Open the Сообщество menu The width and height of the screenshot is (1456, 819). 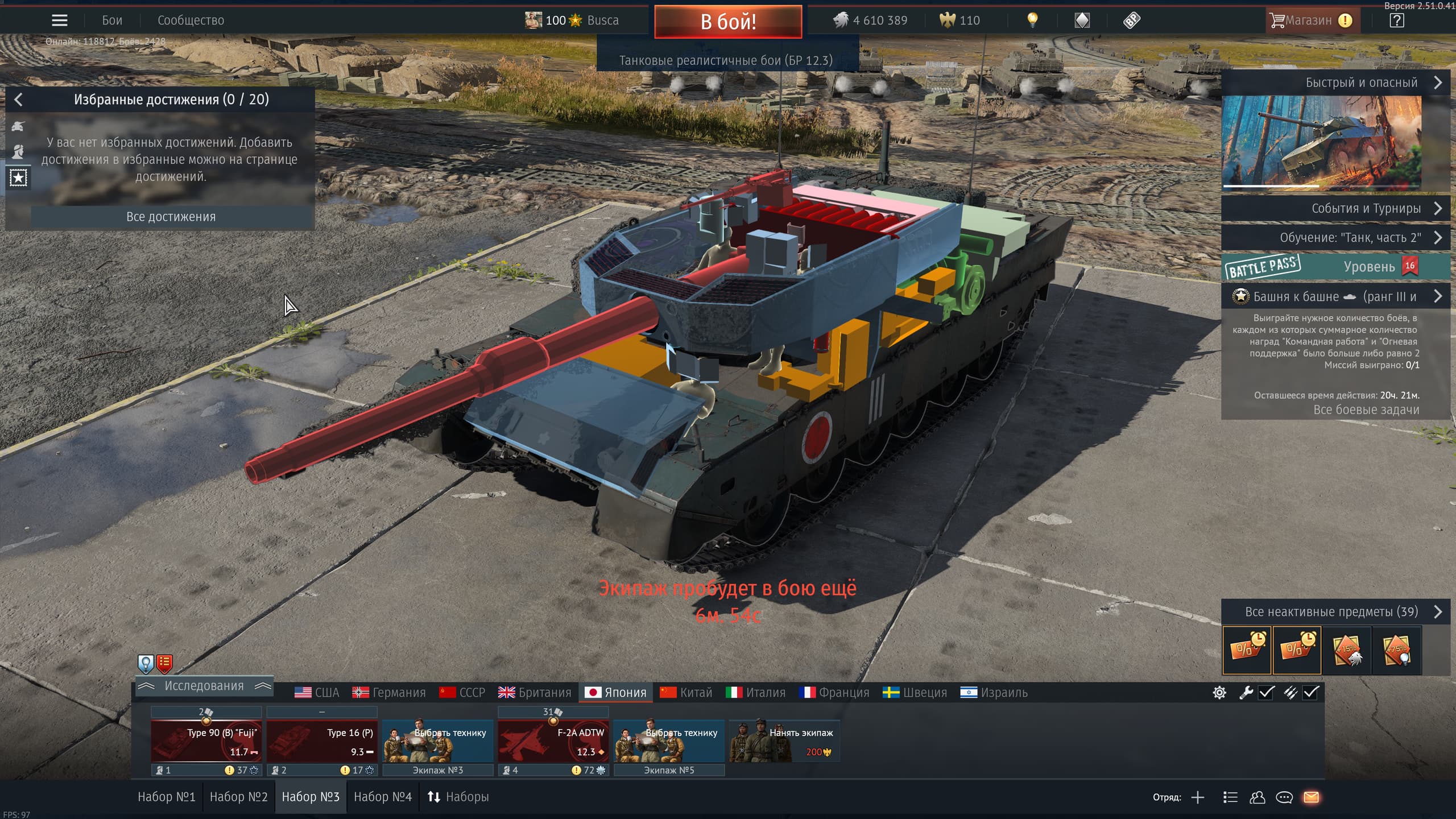click(x=191, y=20)
